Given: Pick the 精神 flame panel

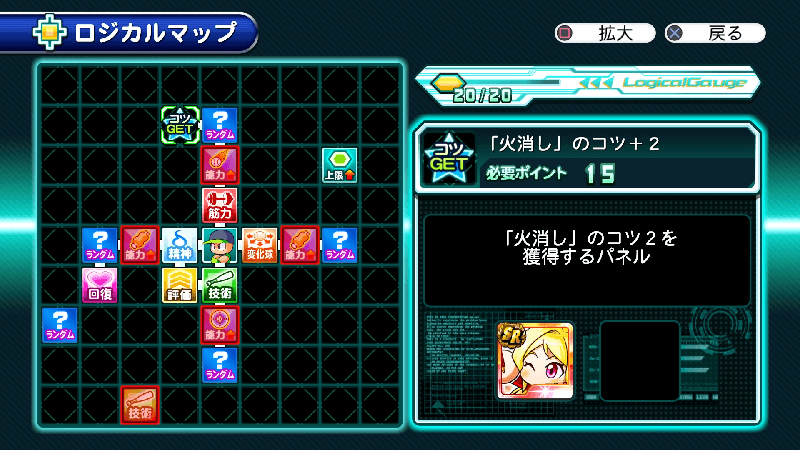Looking at the screenshot, I should [180, 245].
